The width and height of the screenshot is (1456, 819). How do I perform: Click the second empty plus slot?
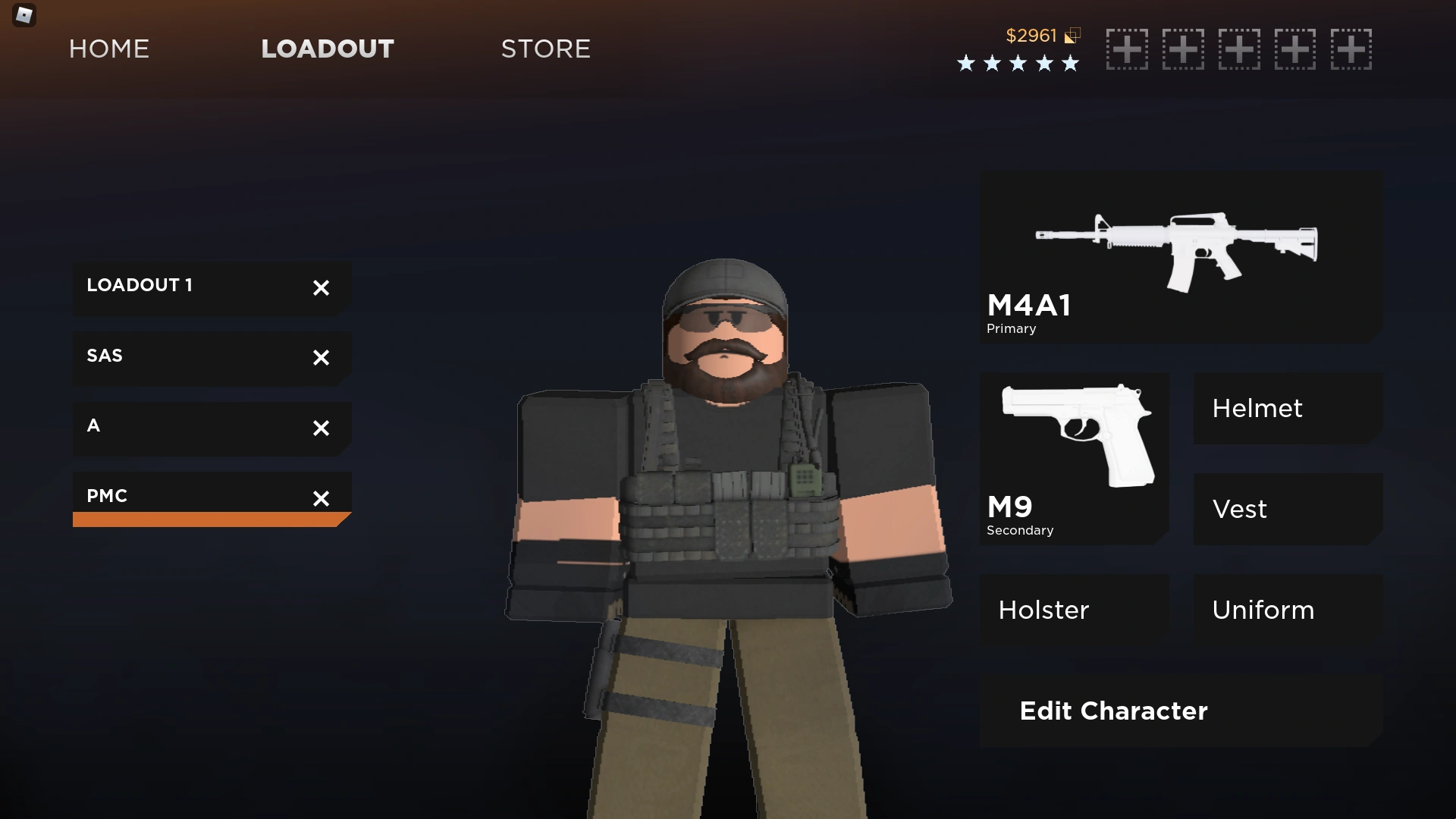[1183, 49]
